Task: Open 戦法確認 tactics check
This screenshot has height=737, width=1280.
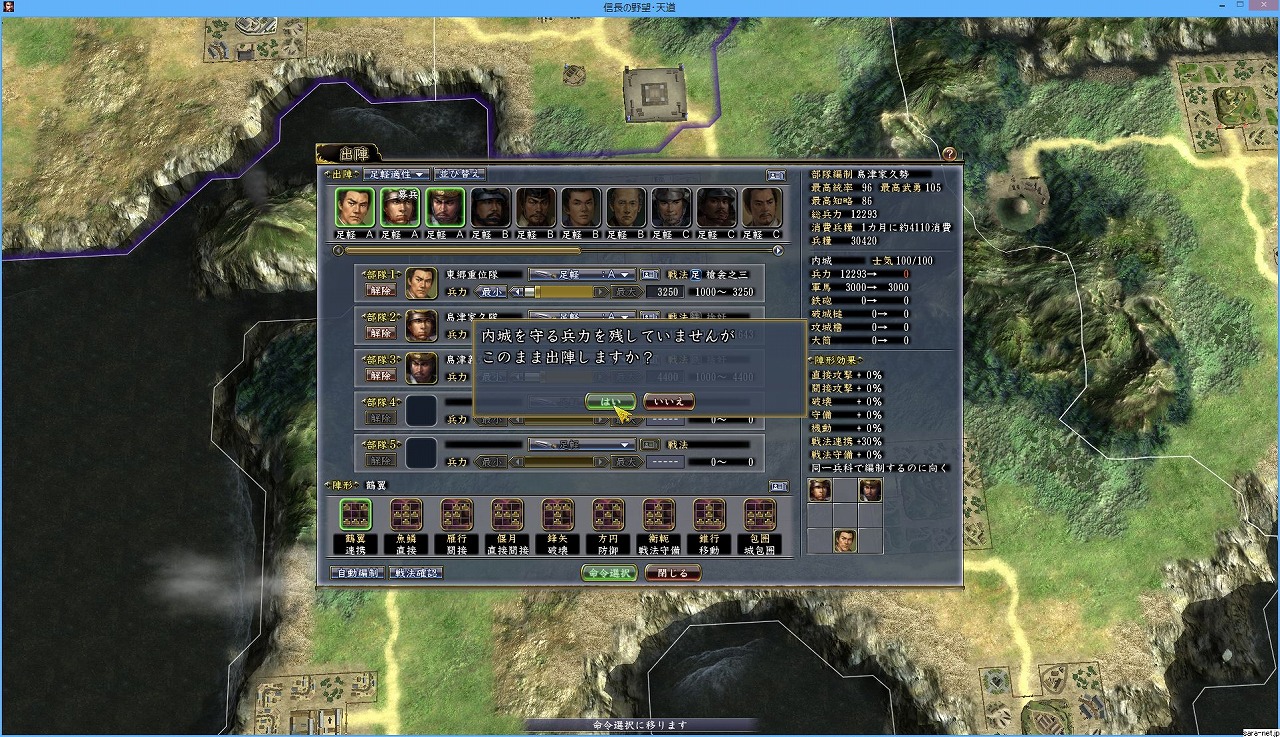Action: [x=416, y=573]
